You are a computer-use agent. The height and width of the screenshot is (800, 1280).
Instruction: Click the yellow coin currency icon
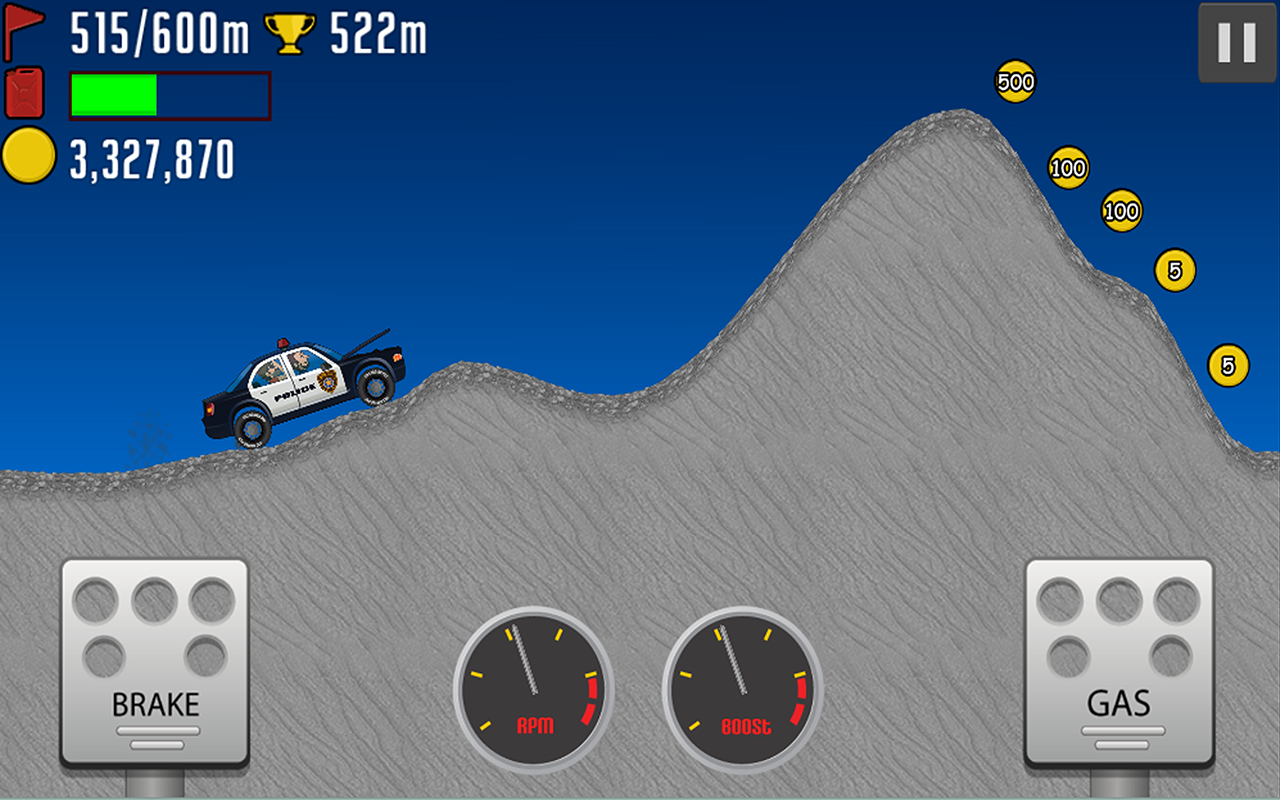click(x=27, y=155)
